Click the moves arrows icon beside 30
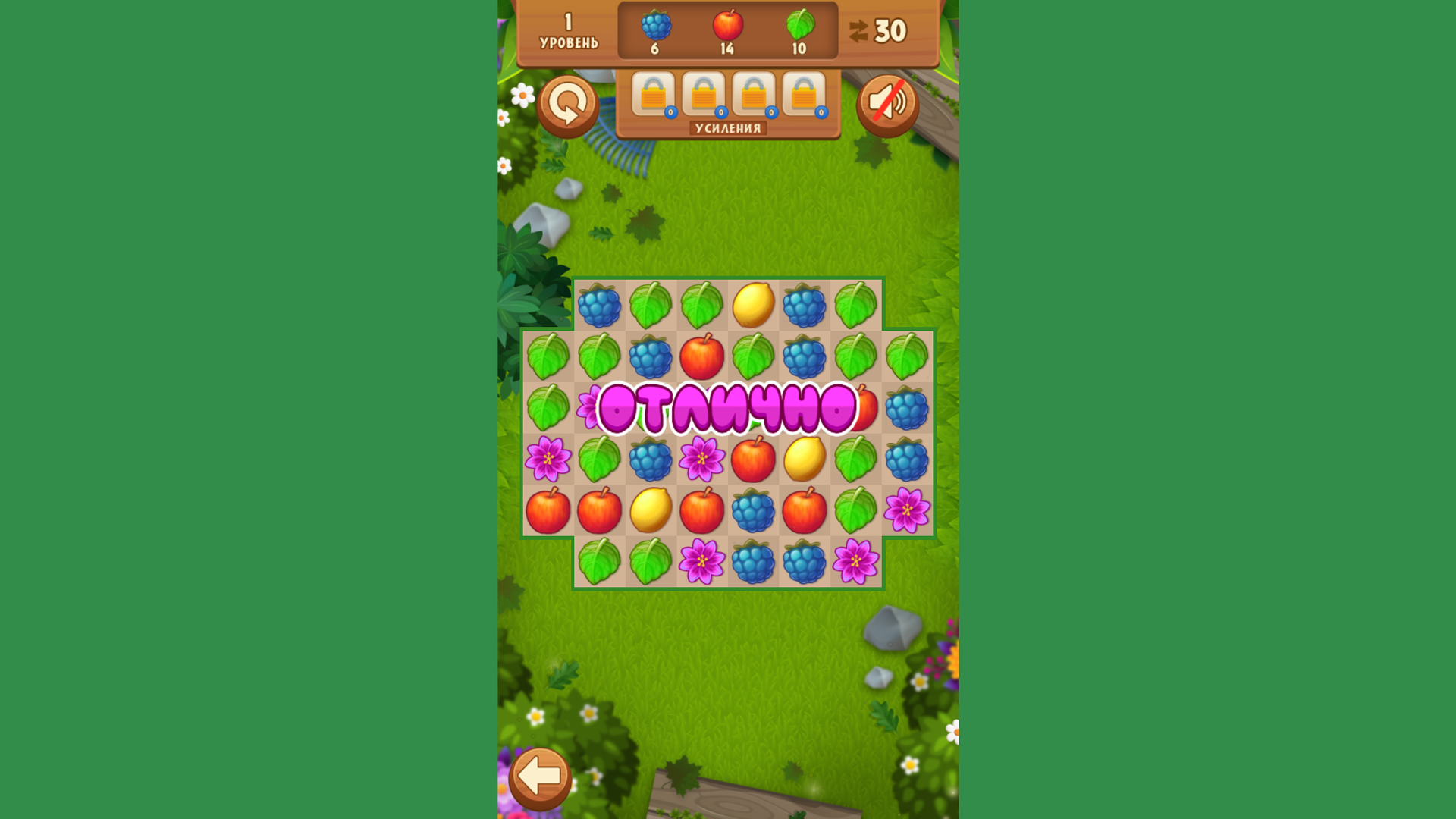 (859, 30)
